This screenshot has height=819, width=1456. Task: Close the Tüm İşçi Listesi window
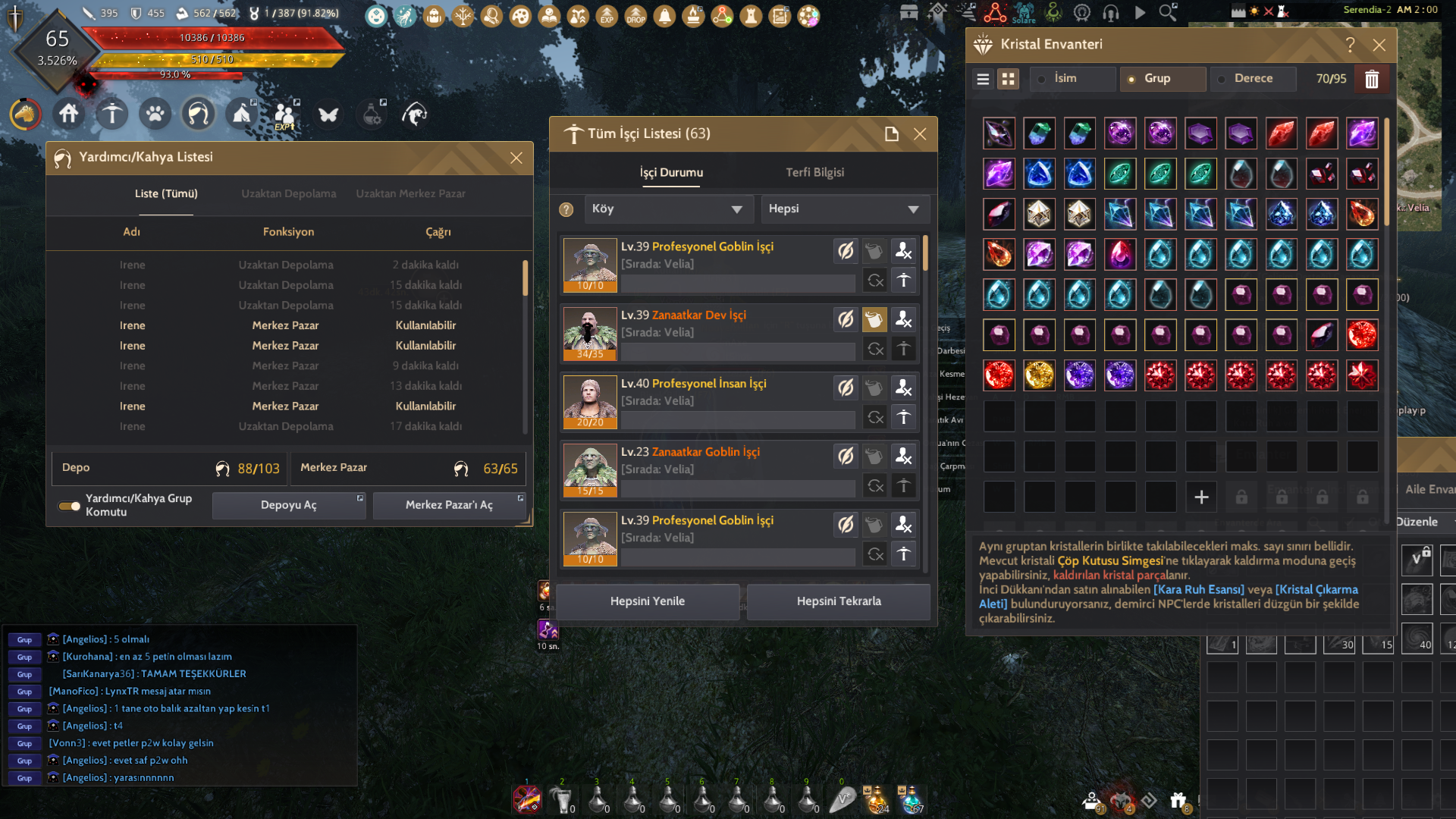[x=920, y=134]
